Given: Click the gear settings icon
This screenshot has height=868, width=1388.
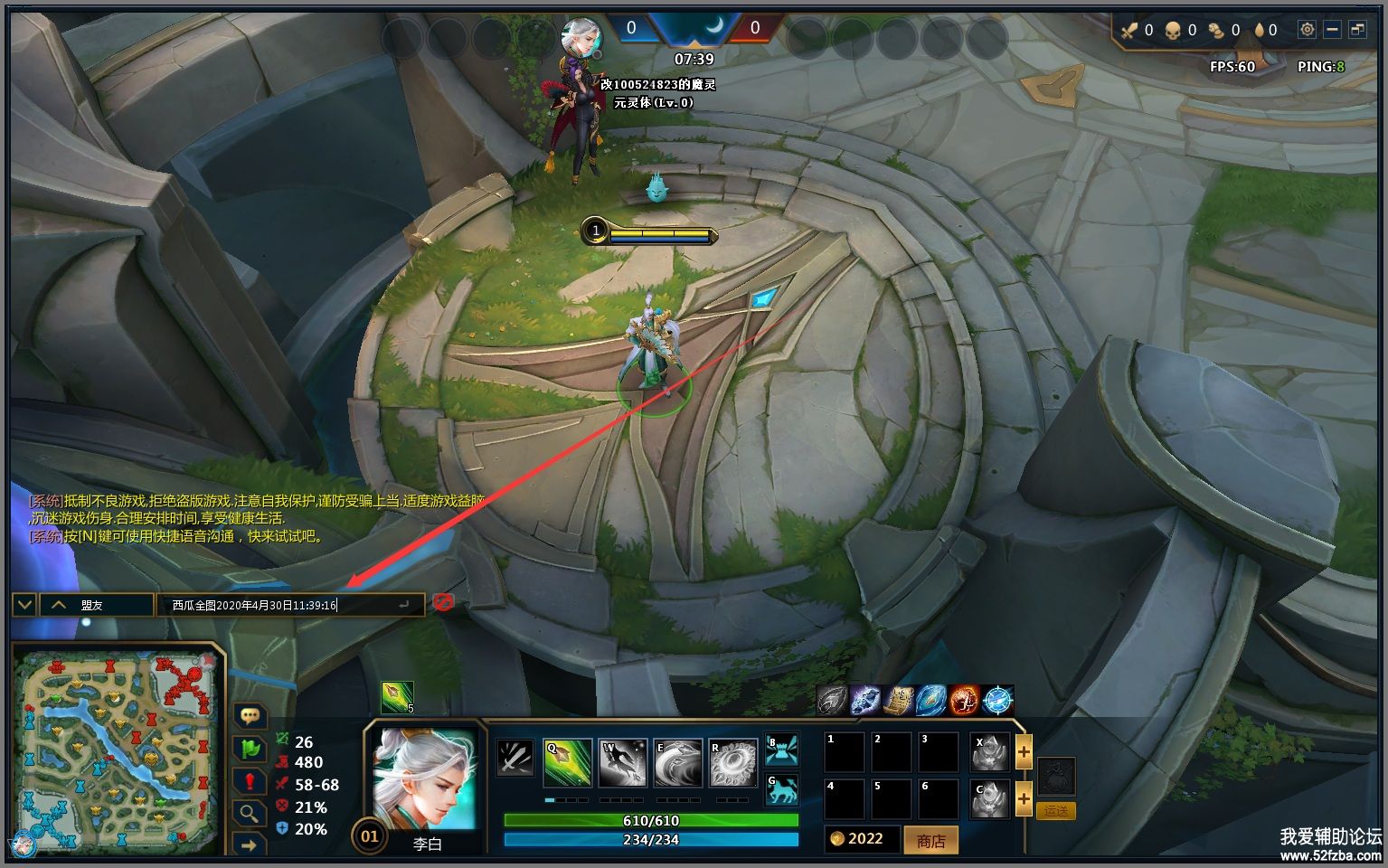Looking at the screenshot, I should tap(1307, 30).
